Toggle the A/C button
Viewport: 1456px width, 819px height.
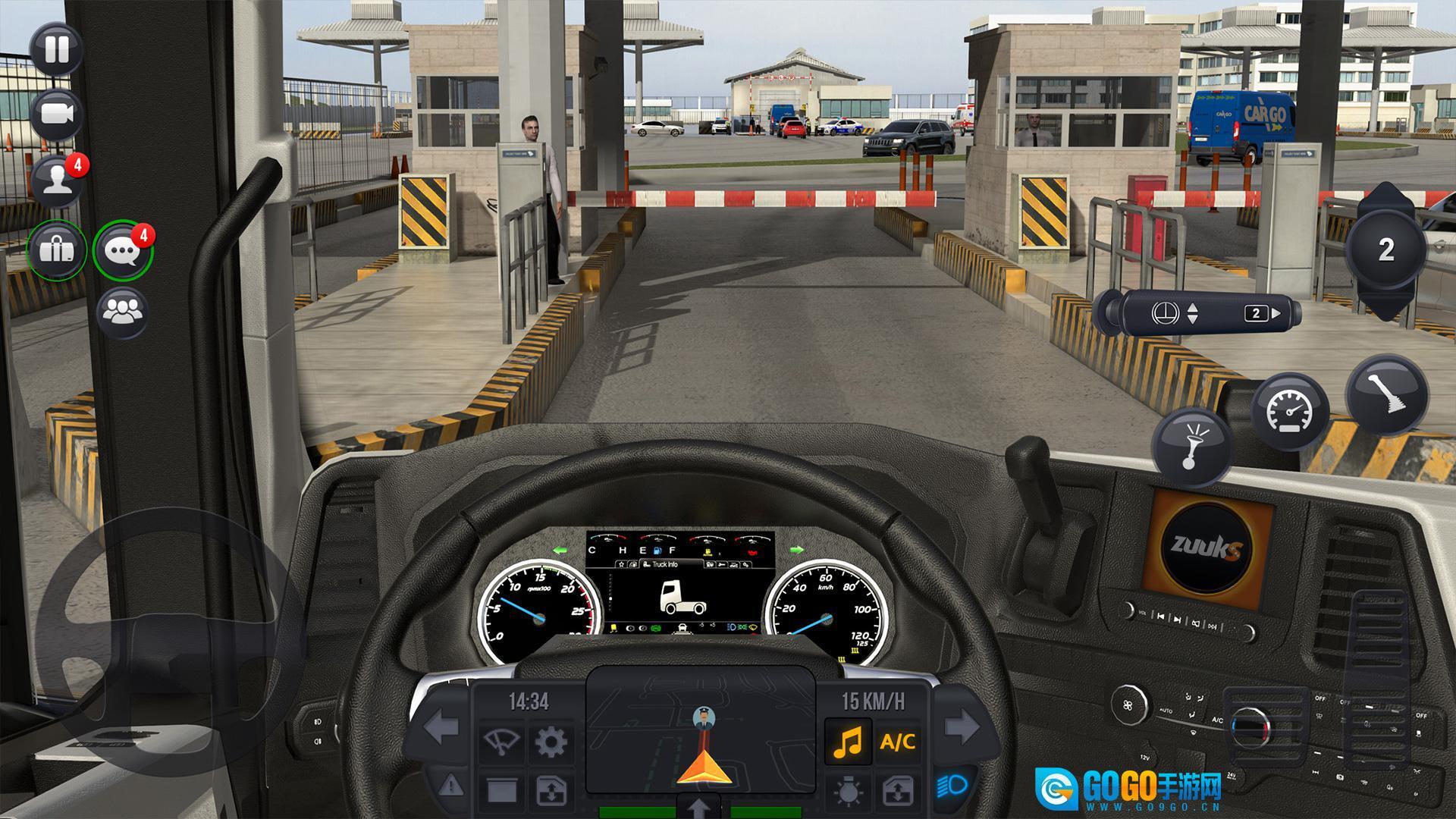(x=897, y=741)
